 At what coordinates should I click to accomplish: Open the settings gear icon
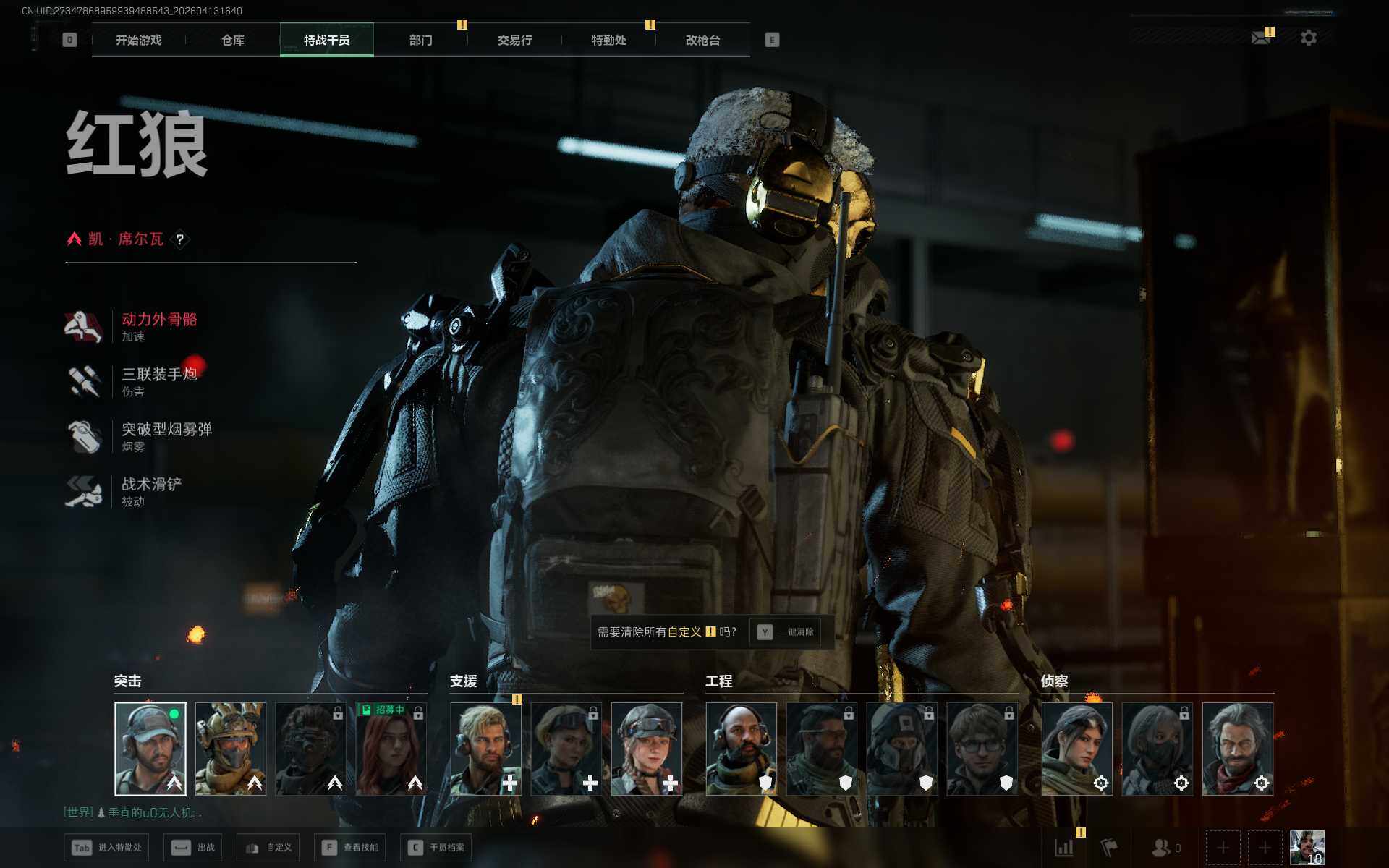pyautogui.click(x=1308, y=38)
